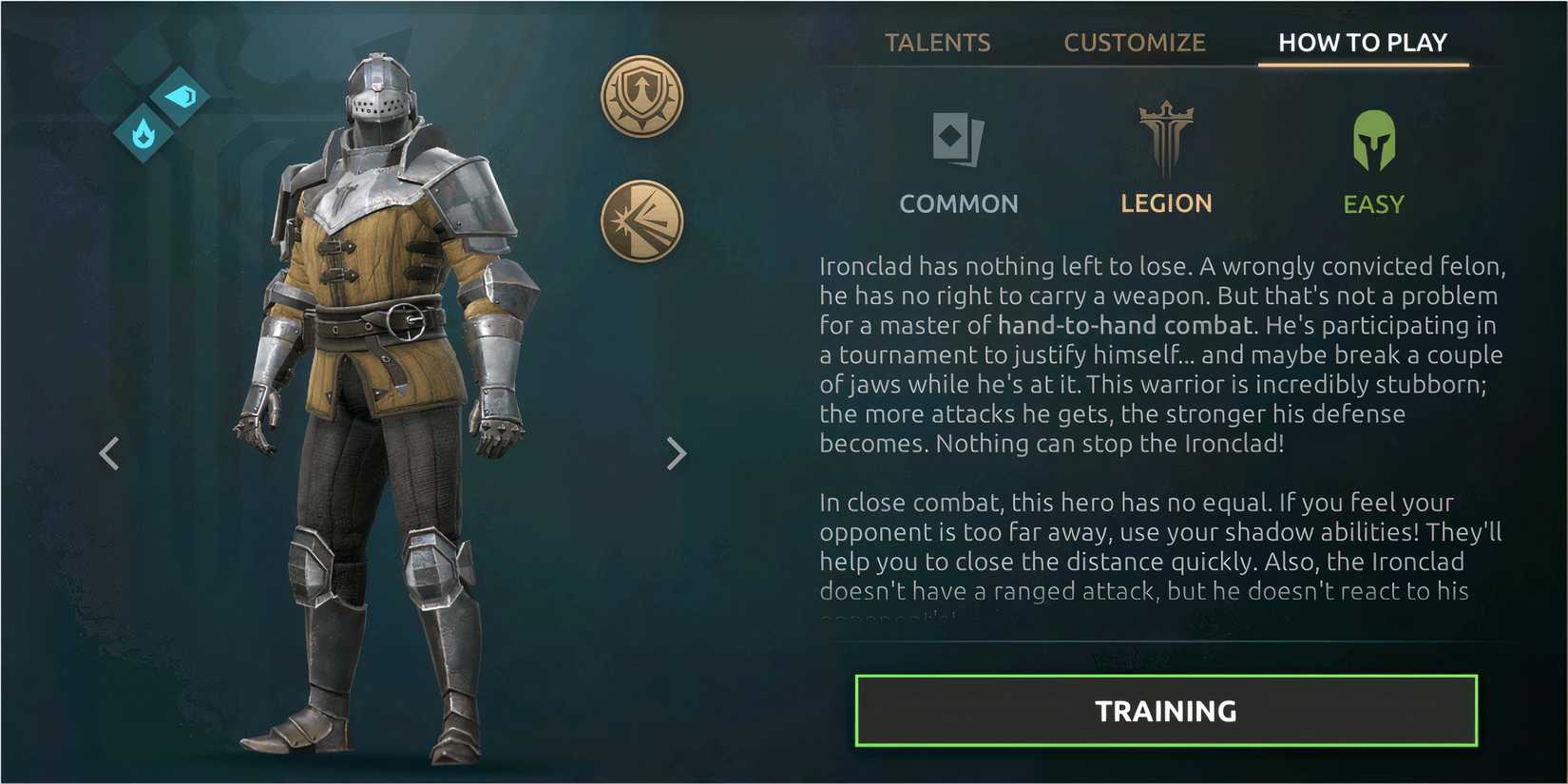Click the LEGION label under the crest
This screenshot has height=784, width=1568.
(1166, 203)
